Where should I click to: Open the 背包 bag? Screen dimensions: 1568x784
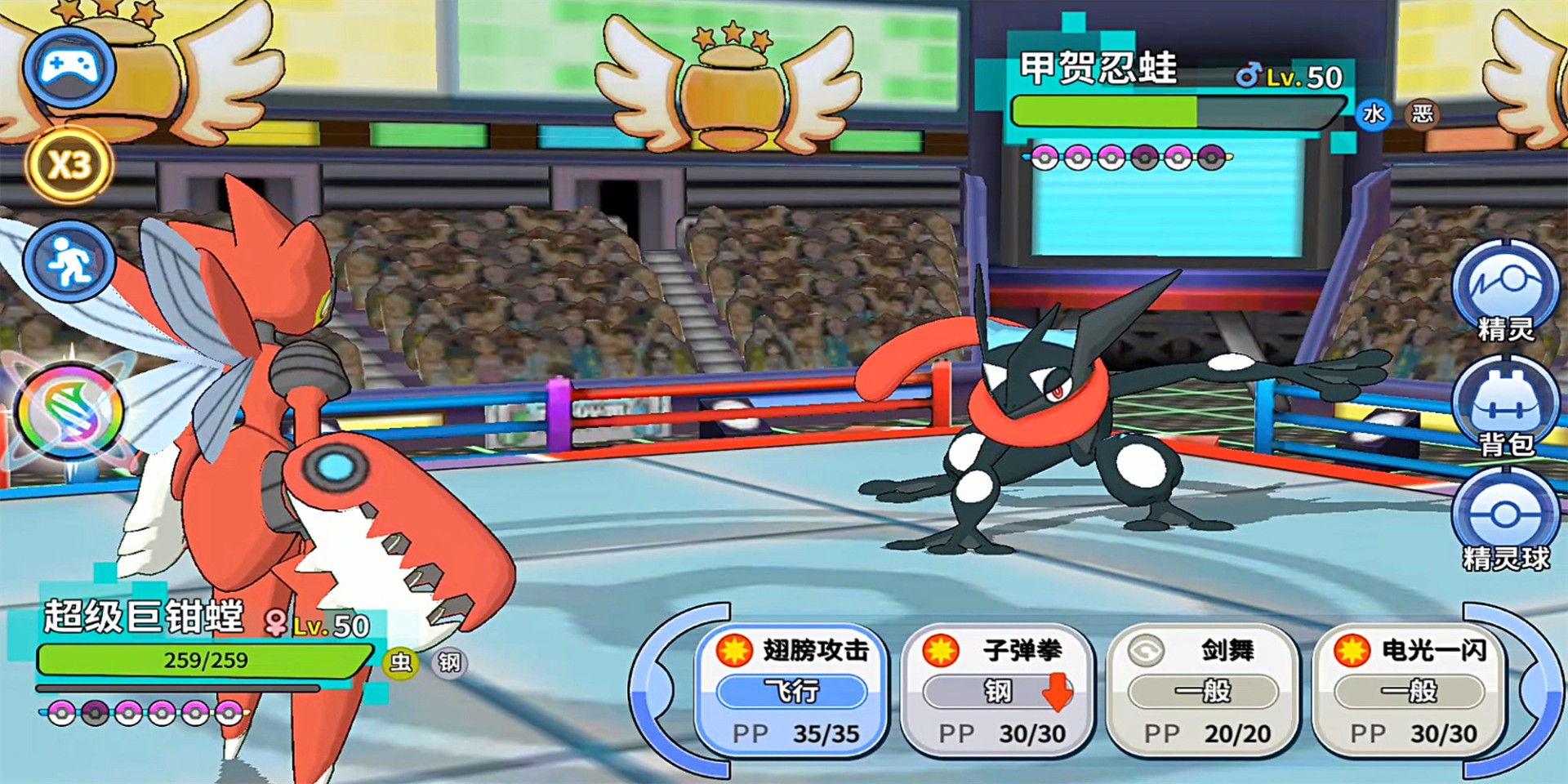point(1504,406)
